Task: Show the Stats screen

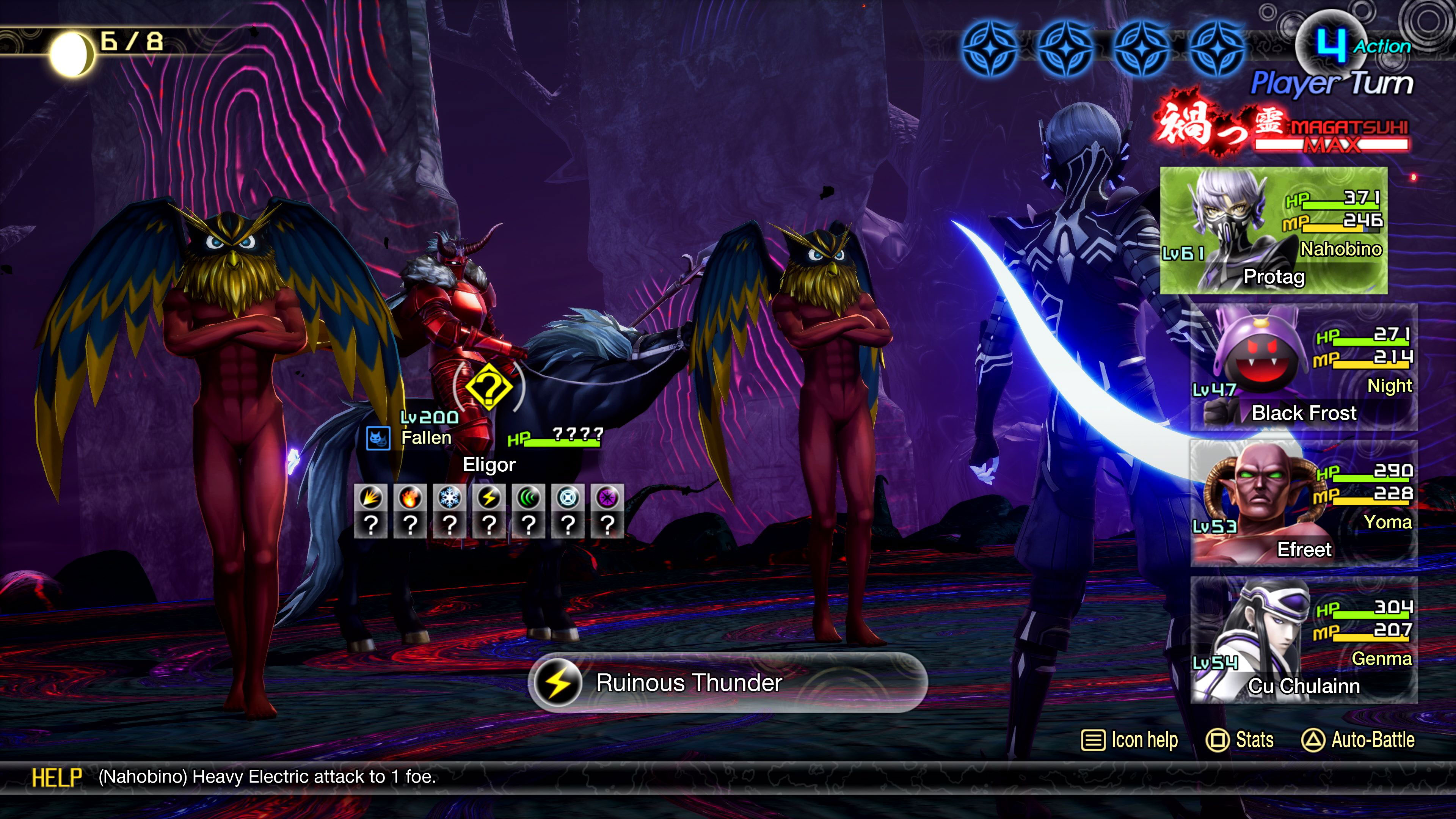Action: [x=1240, y=740]
